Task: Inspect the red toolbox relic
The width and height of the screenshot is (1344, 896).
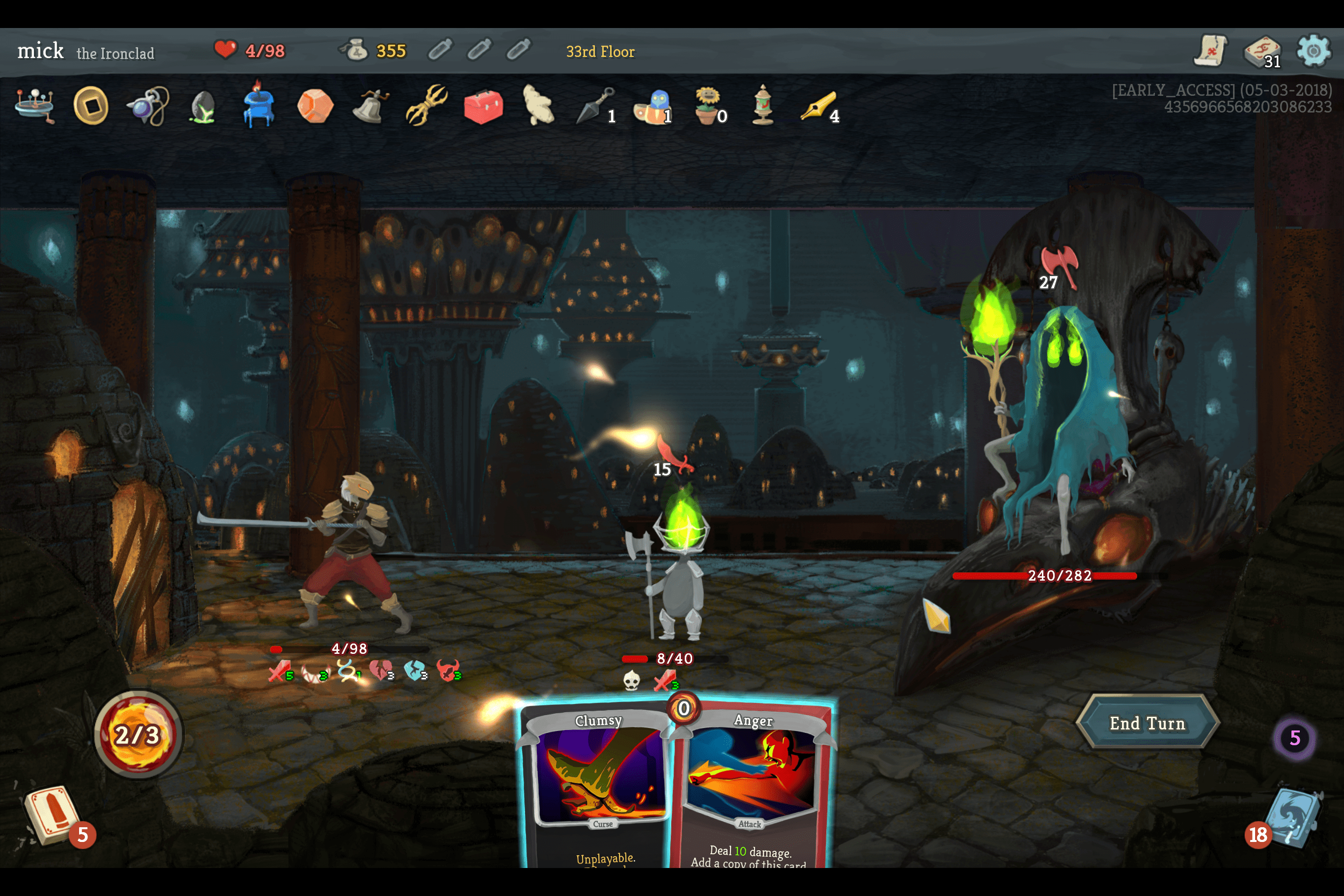Action: [483, 106]
